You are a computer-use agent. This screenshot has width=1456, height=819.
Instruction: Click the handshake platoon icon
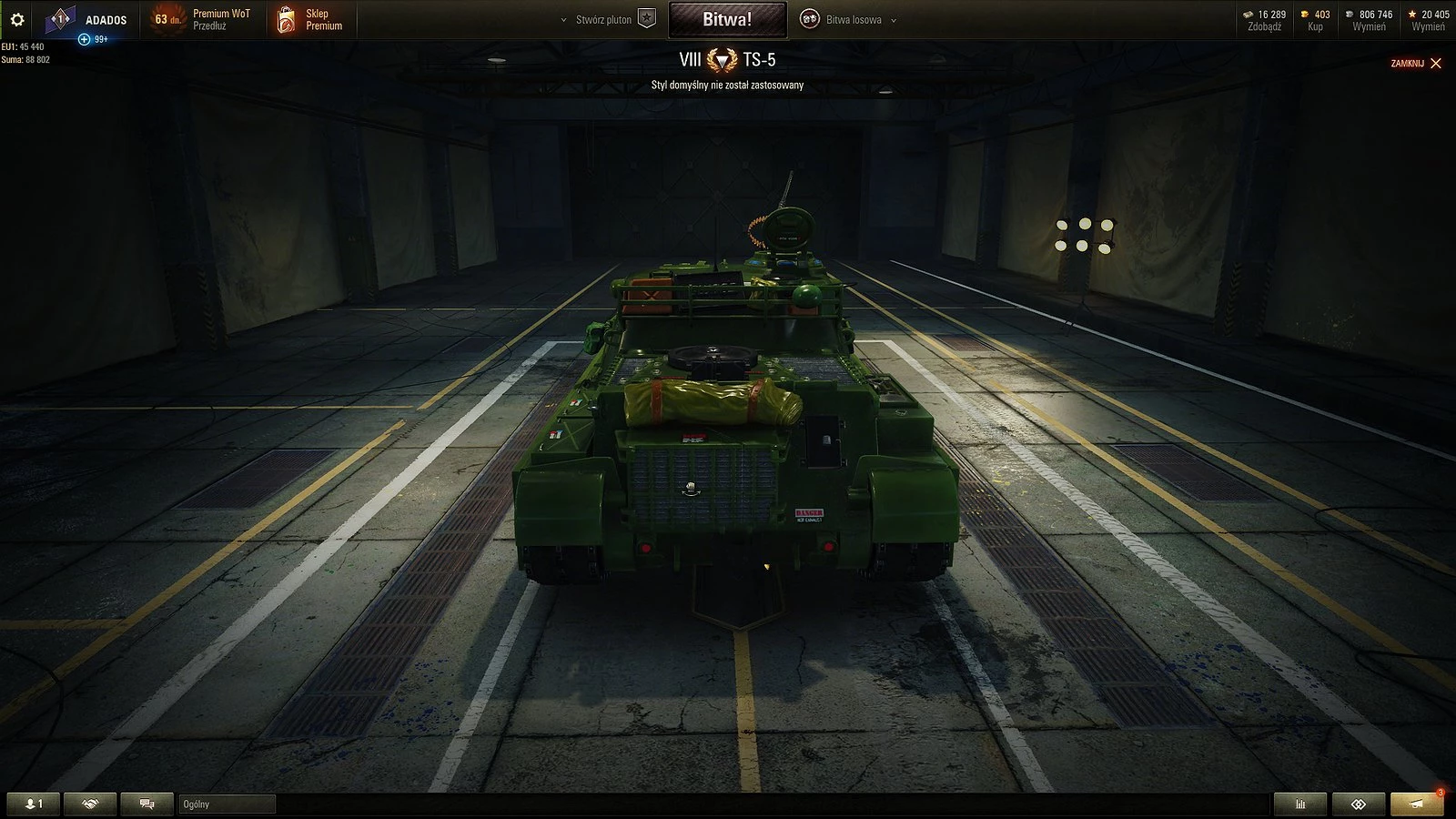click(90, 804)
